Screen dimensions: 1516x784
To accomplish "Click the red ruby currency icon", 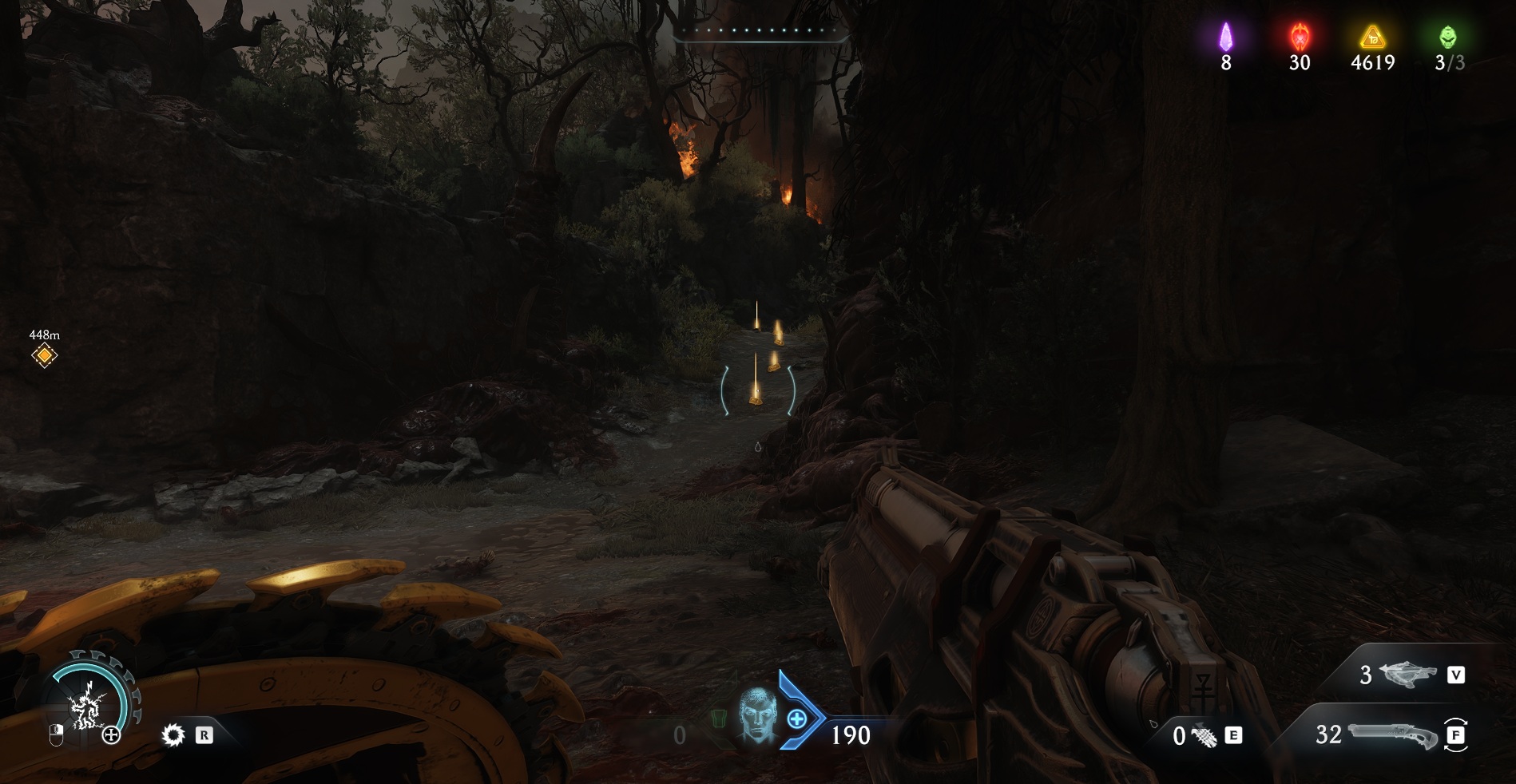I will click(1300, 37).
